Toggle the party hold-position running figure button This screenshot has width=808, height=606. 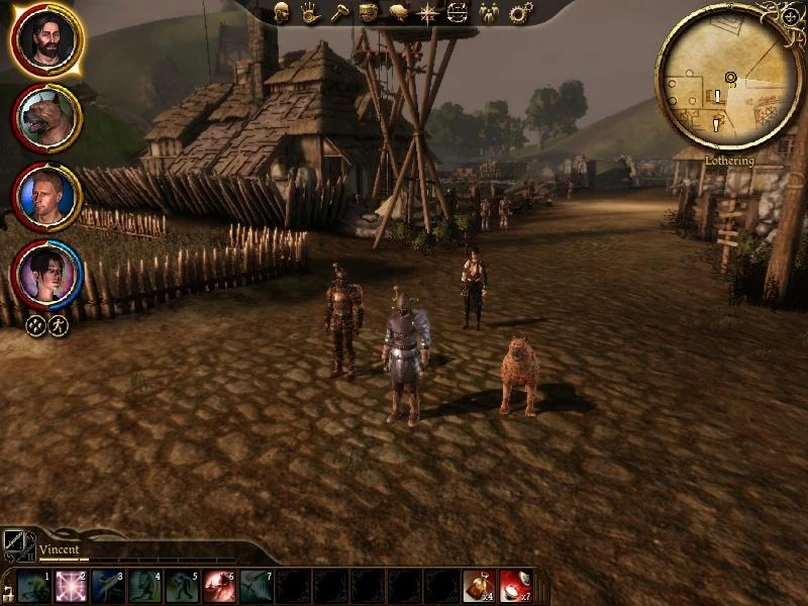58,325
